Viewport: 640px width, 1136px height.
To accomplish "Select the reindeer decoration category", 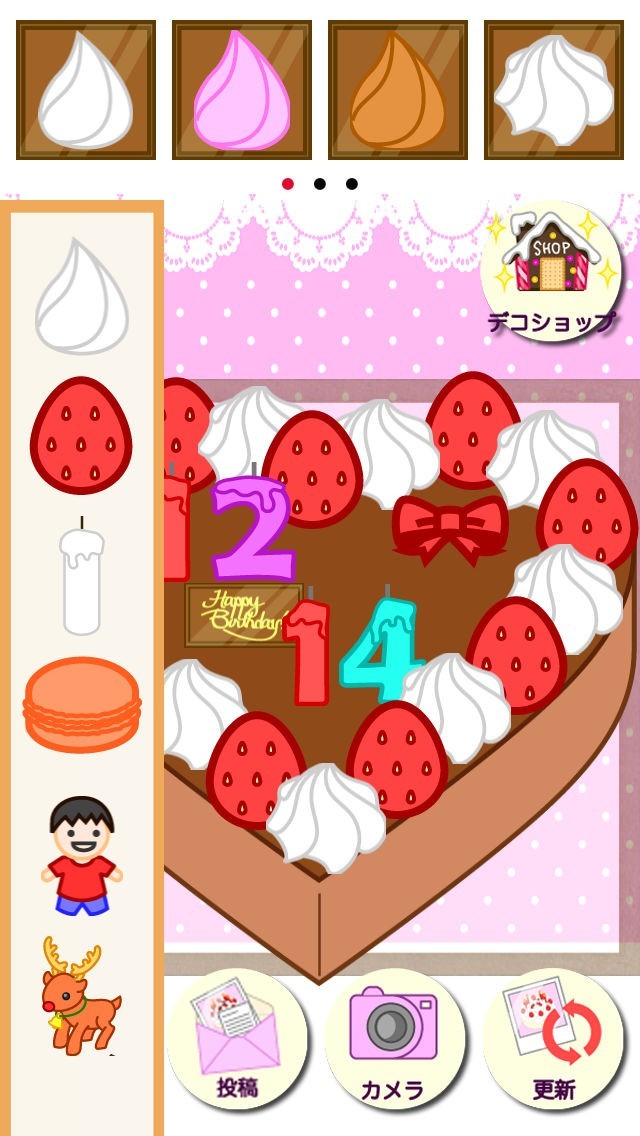I will (x=80, y=995).
